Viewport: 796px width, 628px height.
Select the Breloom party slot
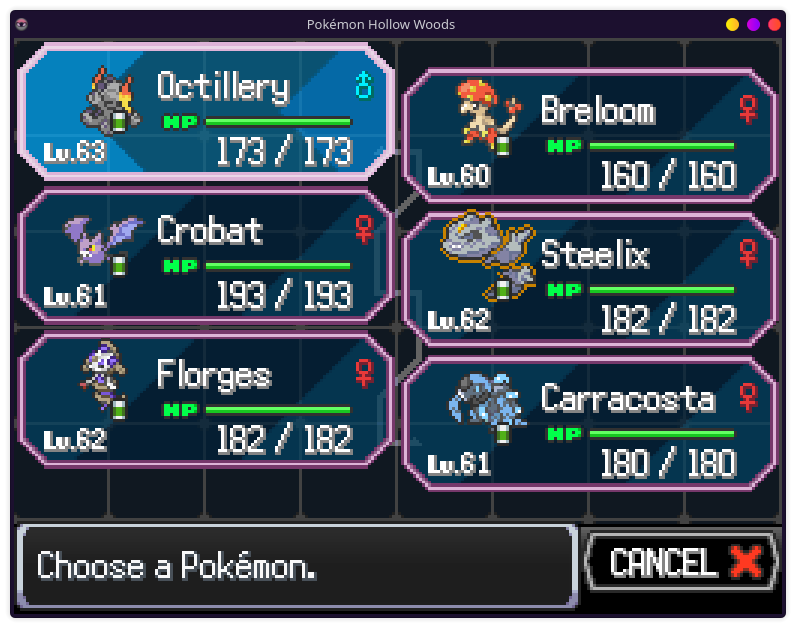click(x=589, y=136)
